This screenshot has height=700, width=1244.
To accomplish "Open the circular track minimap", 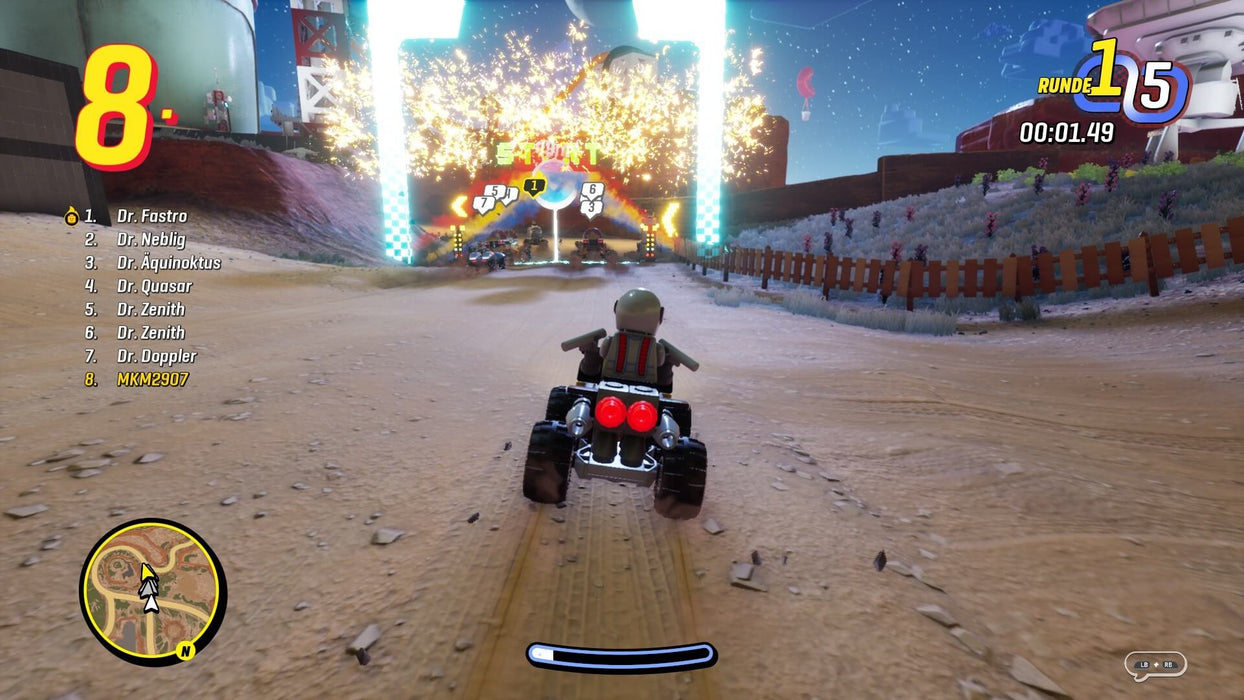I will pos(153,592).
